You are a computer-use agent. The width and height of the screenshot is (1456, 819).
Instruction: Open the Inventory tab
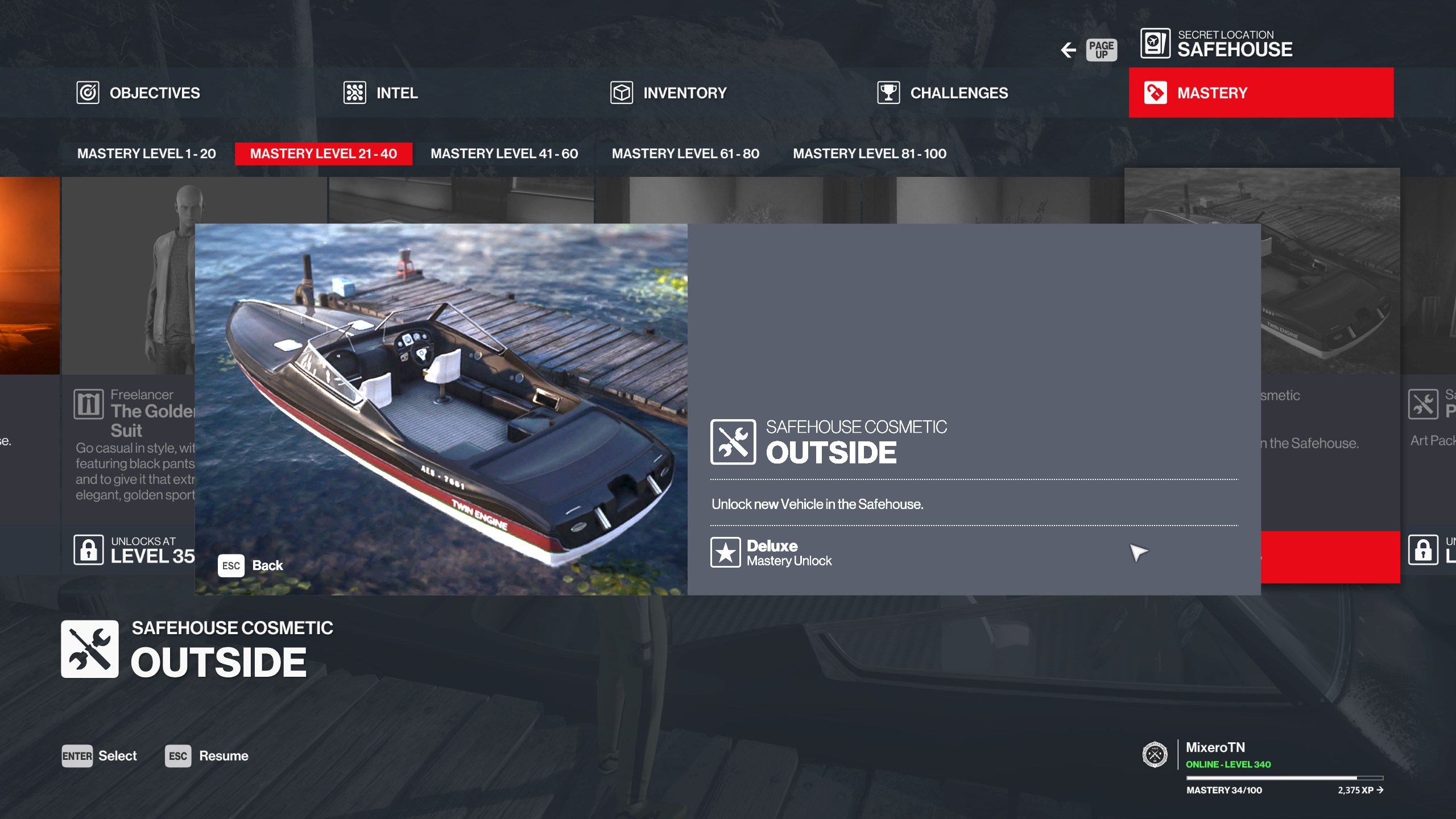click(668, 93)
